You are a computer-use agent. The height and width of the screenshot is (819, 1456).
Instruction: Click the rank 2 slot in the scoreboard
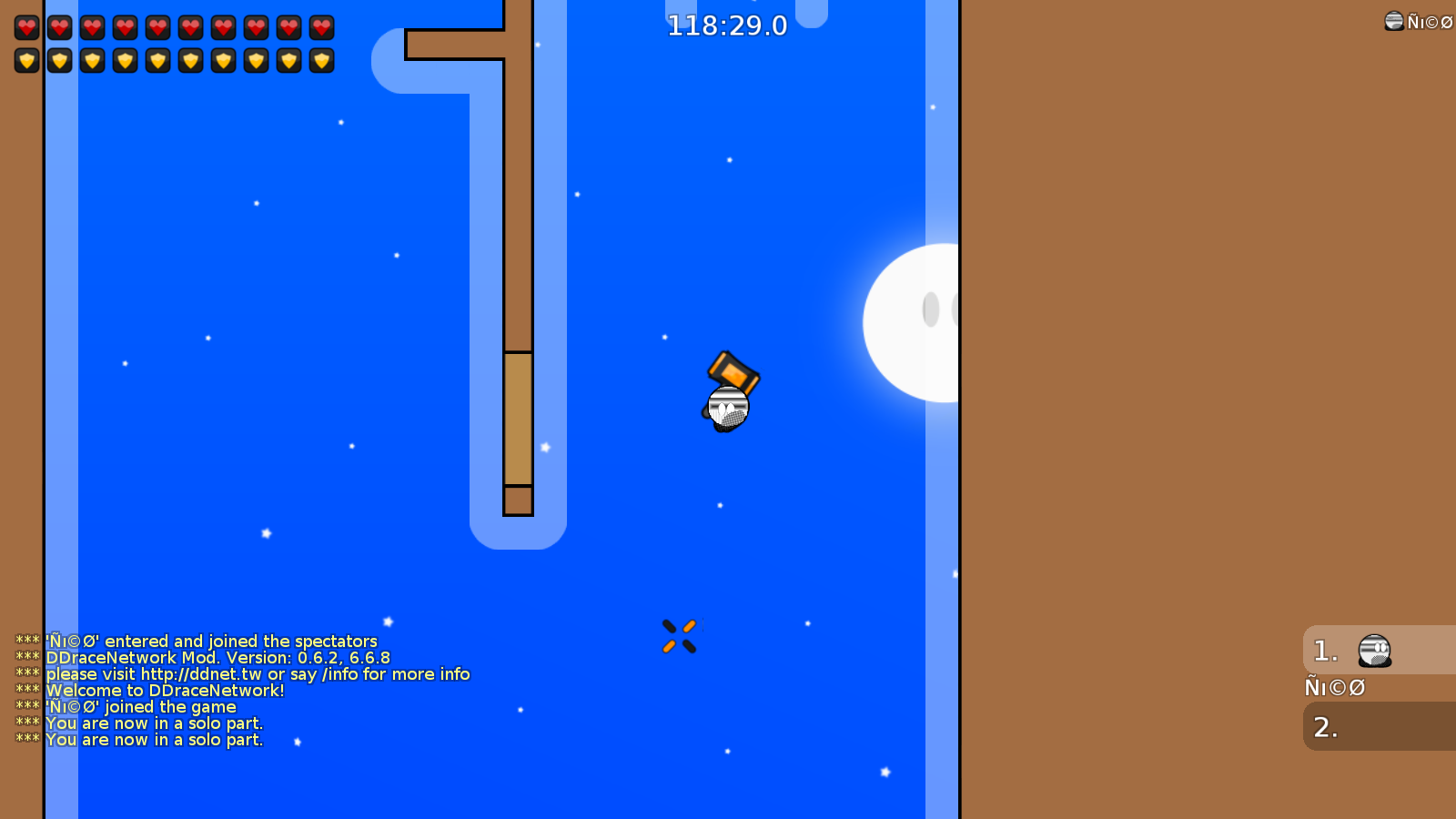(1325, 727)
